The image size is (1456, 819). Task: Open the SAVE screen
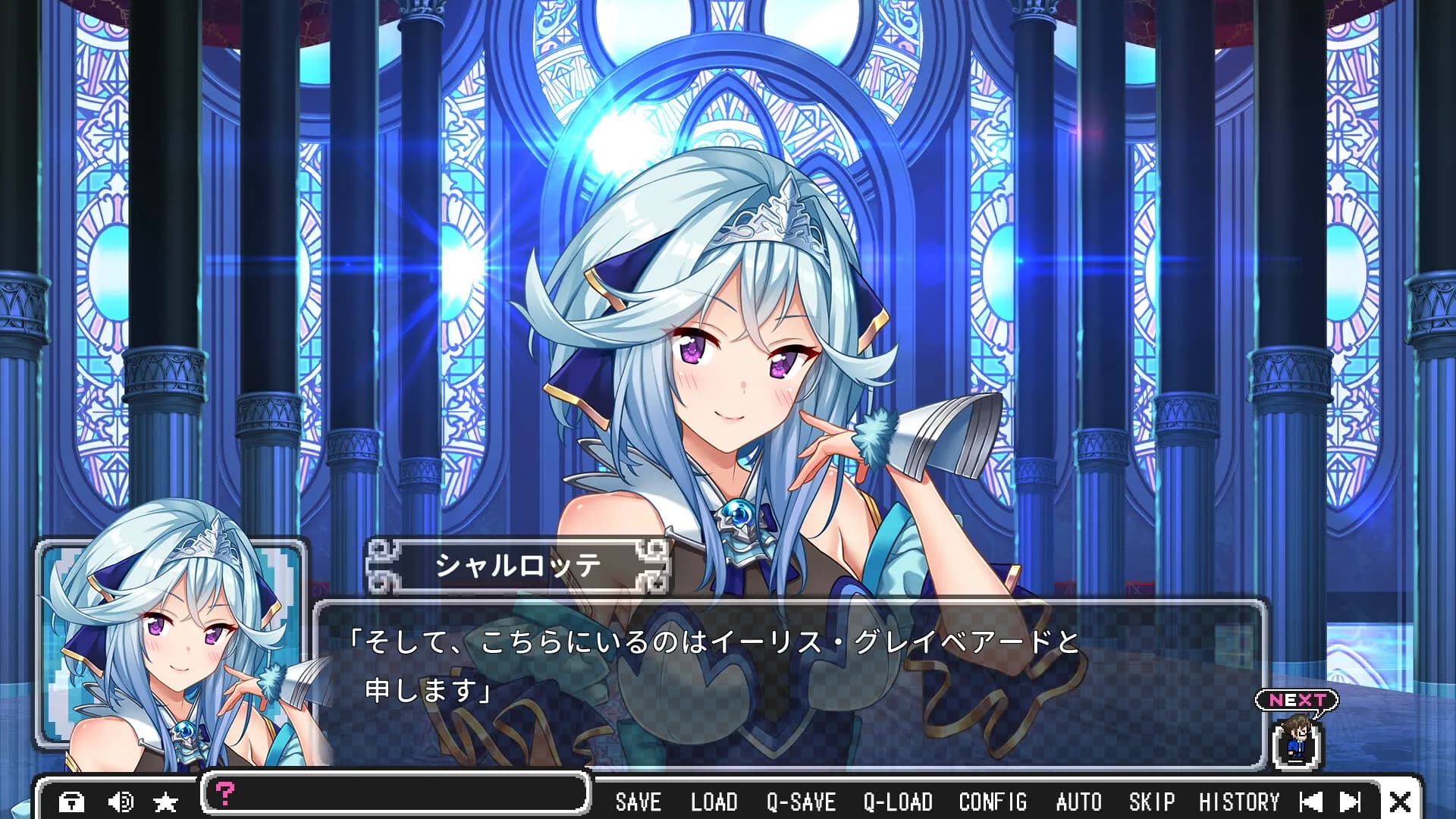pyautogui.click(x=639, y=802)
